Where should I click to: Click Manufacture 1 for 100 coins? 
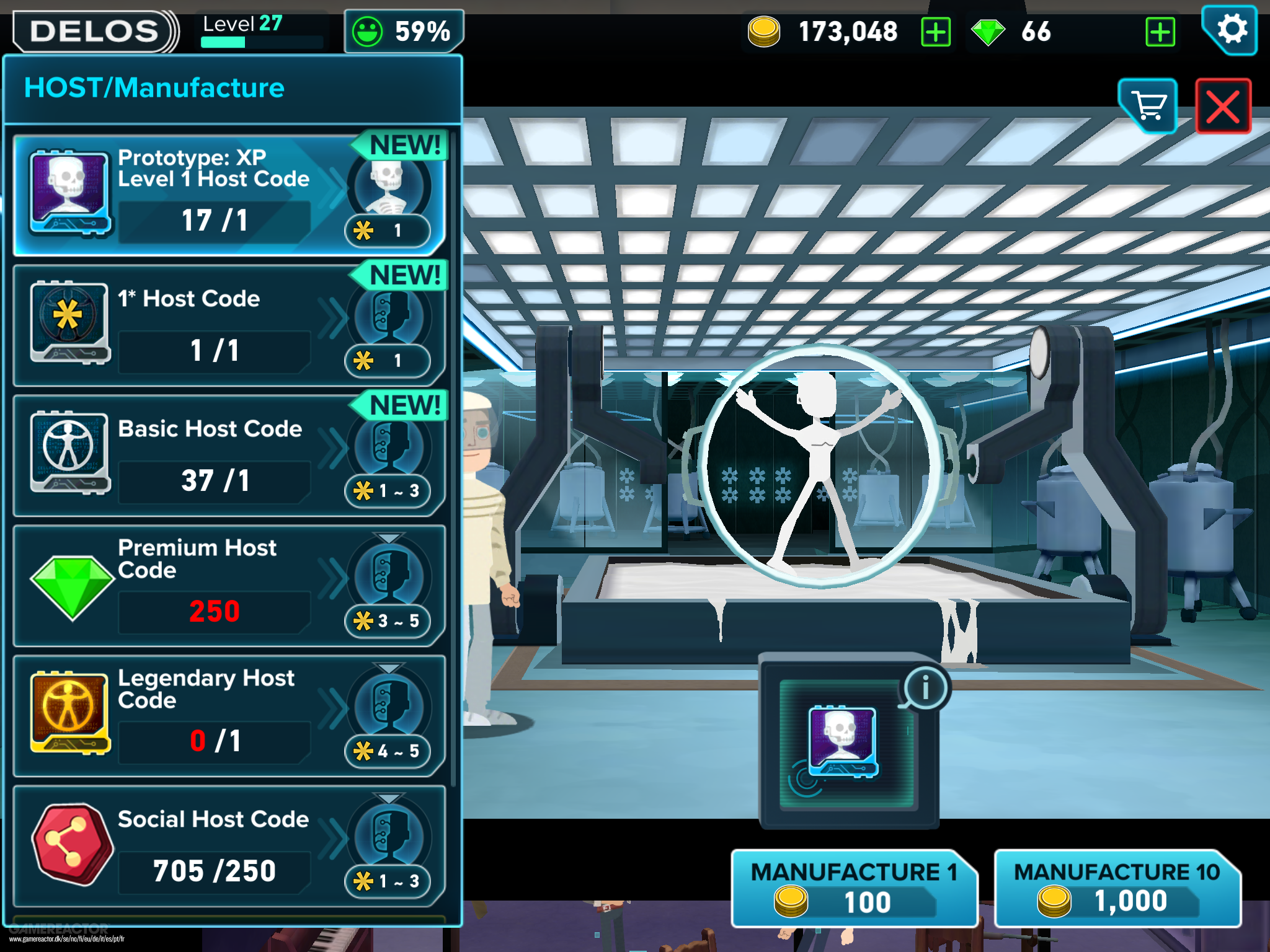(854, 888)
